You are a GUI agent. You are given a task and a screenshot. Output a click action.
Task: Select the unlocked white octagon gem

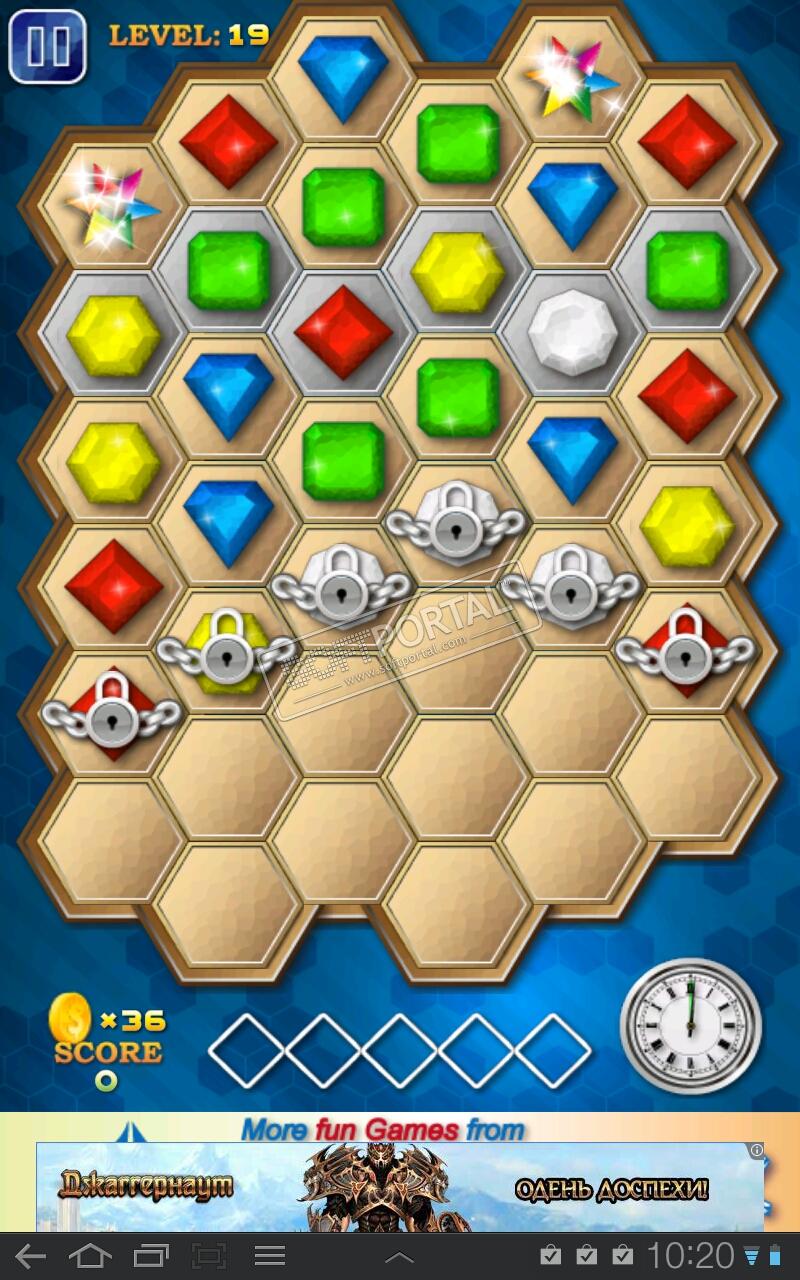point(572,334)
